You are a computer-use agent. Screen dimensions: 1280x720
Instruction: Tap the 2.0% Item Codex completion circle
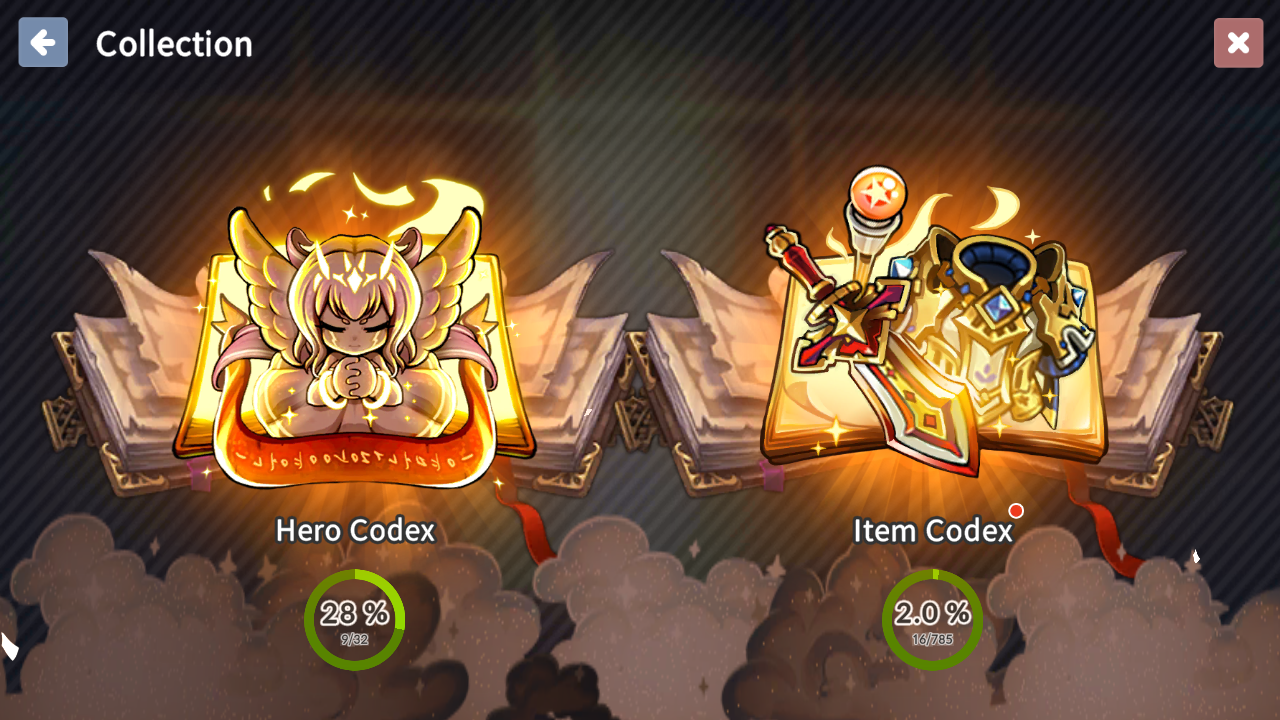tap(931, 618)
